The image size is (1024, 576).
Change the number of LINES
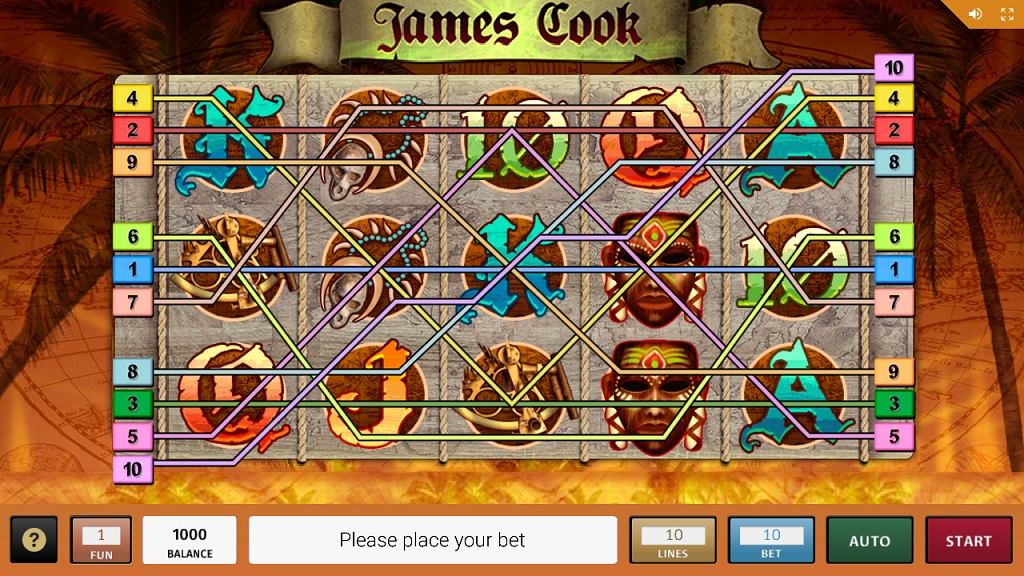point(673,541)
